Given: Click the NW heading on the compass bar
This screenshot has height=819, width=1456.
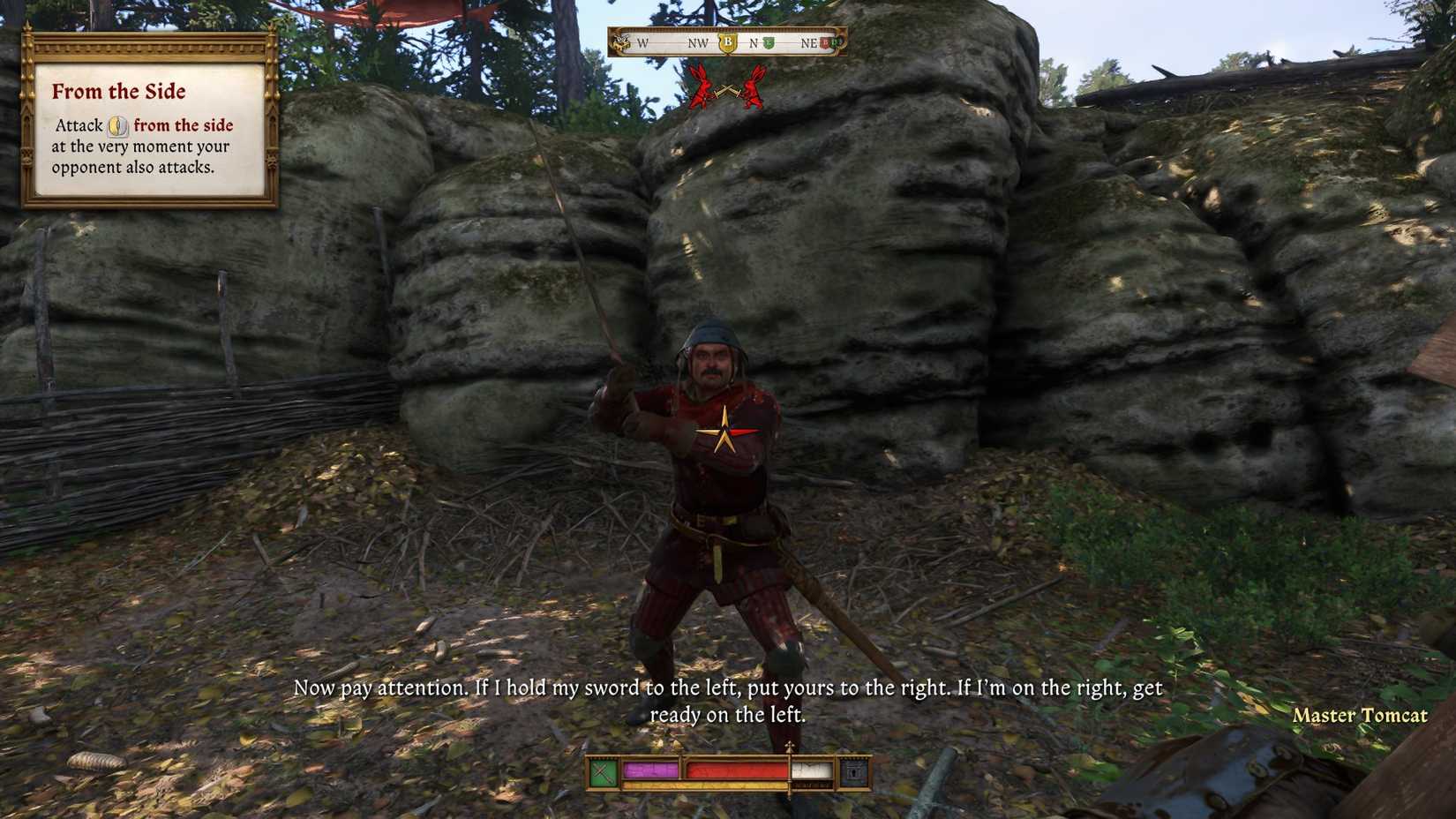Looking at the screenshot, I should 699,42.
